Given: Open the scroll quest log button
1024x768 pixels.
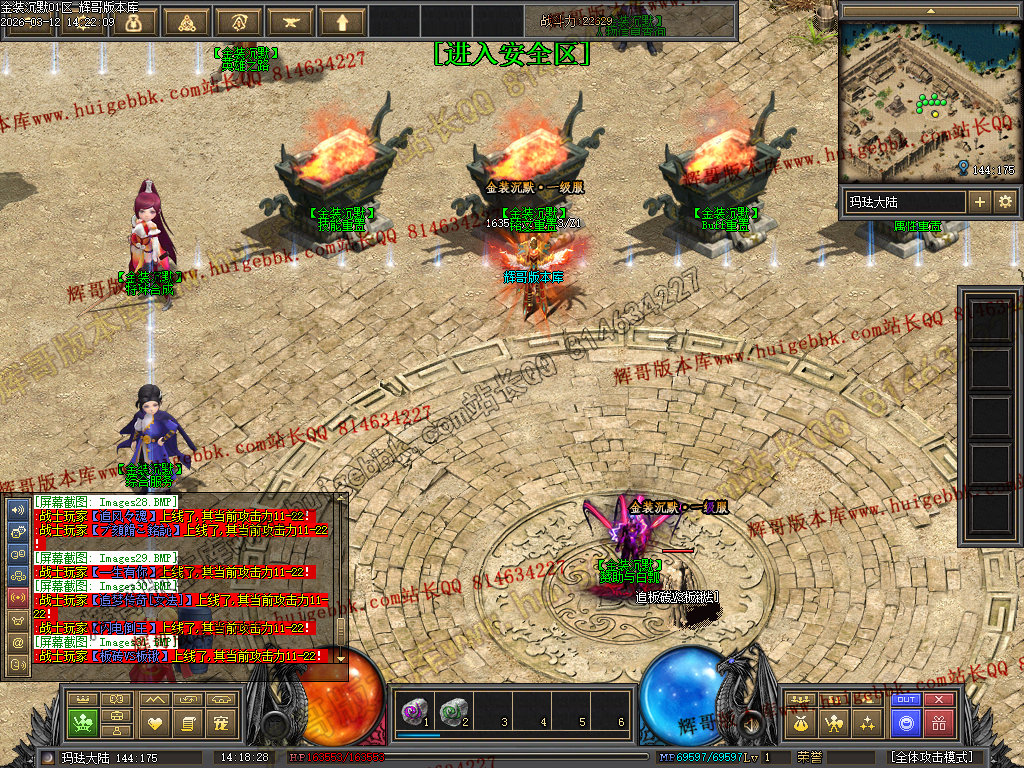Looking at the screenshot, I should pyautogui.click(x=188, y=722).
